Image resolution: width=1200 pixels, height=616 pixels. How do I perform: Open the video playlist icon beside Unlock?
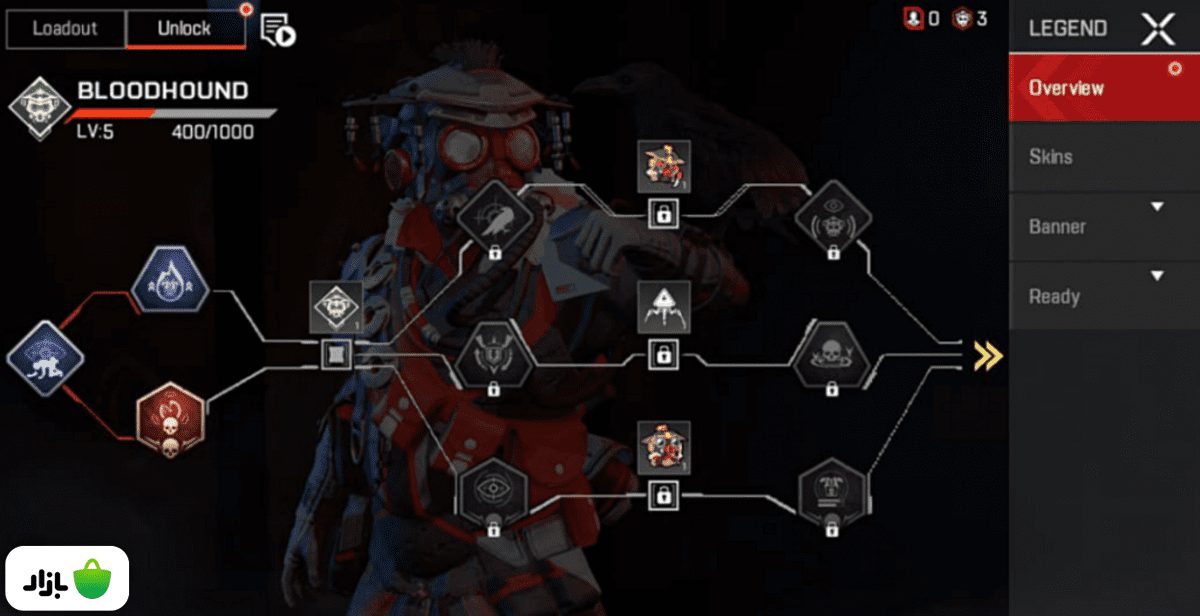coord(278,31)
